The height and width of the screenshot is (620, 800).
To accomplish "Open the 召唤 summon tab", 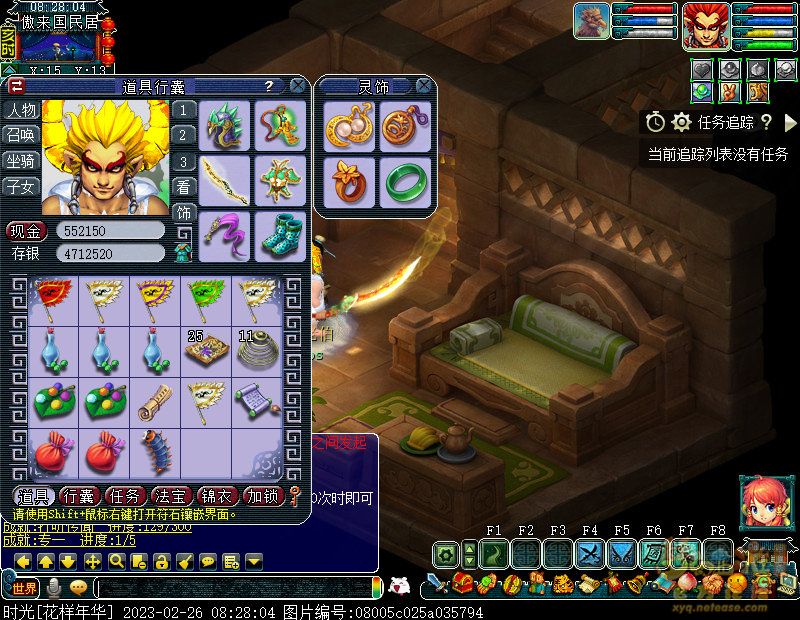I will [20, 135].
